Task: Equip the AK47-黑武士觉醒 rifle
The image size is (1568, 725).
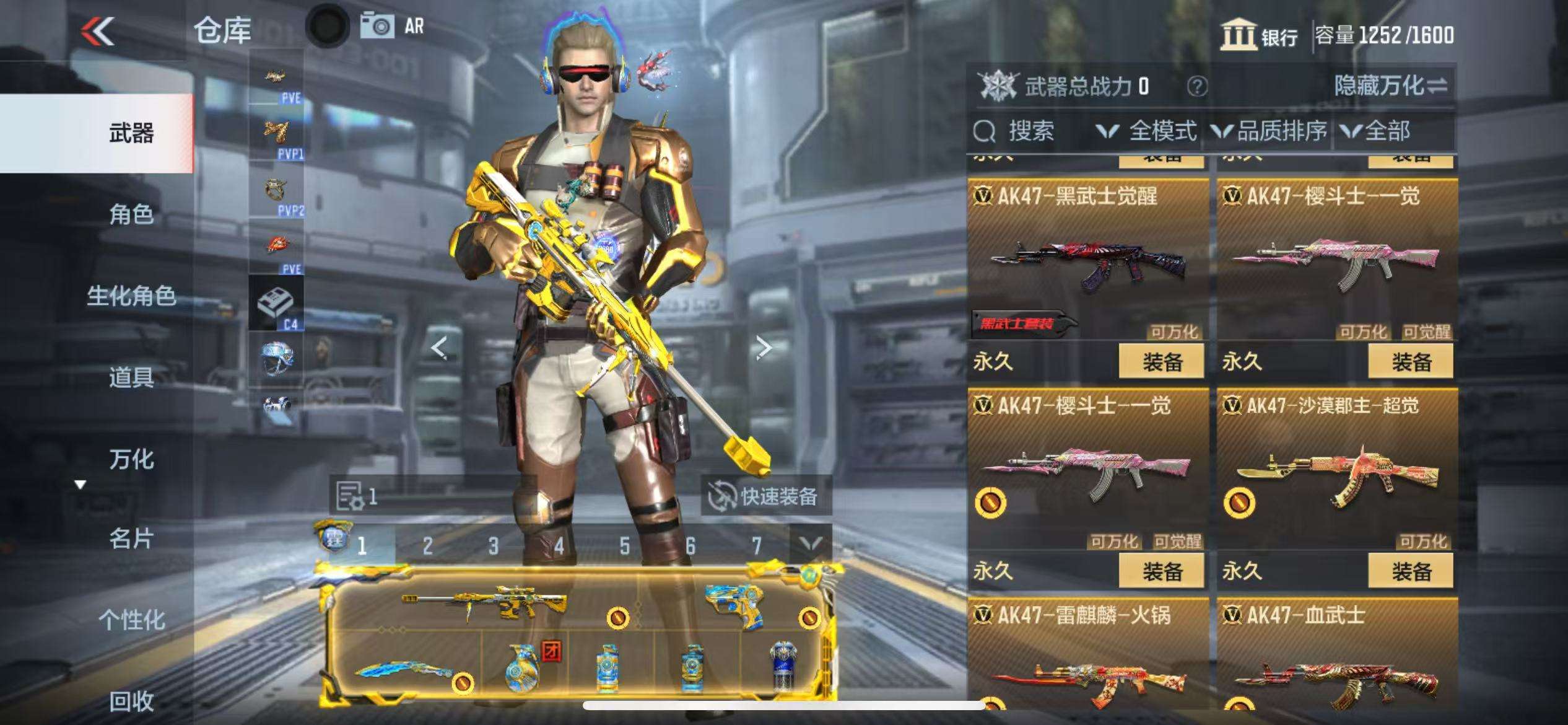Action: point(1162,362)
